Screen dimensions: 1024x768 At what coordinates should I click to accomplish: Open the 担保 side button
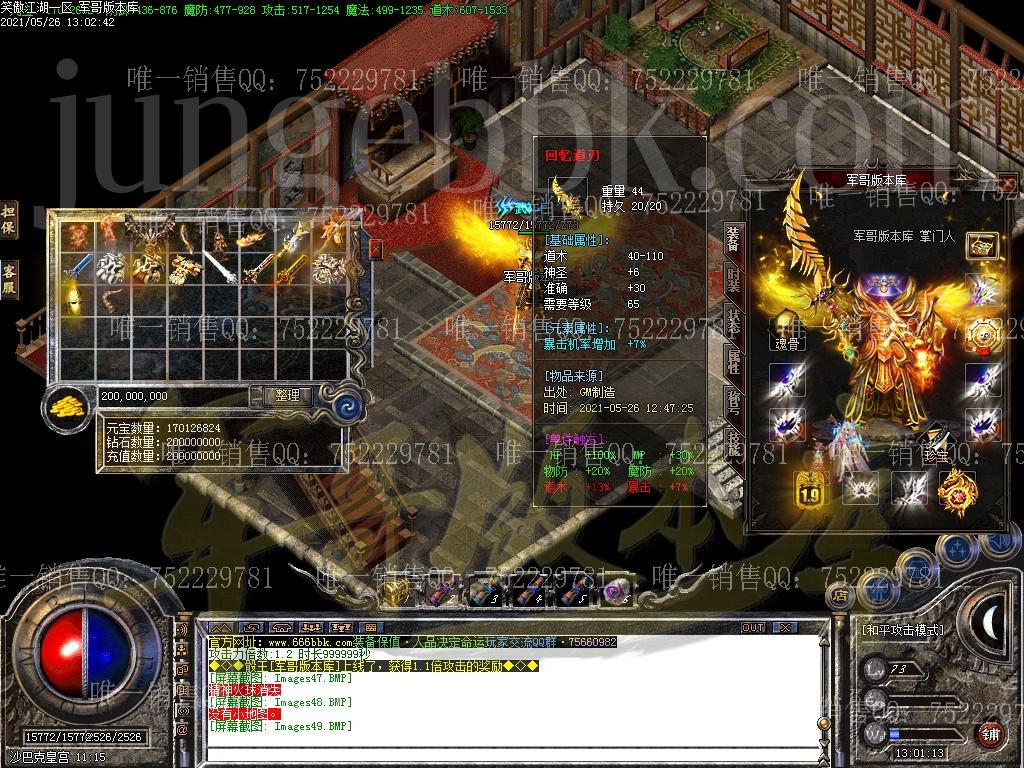point(9,221)
